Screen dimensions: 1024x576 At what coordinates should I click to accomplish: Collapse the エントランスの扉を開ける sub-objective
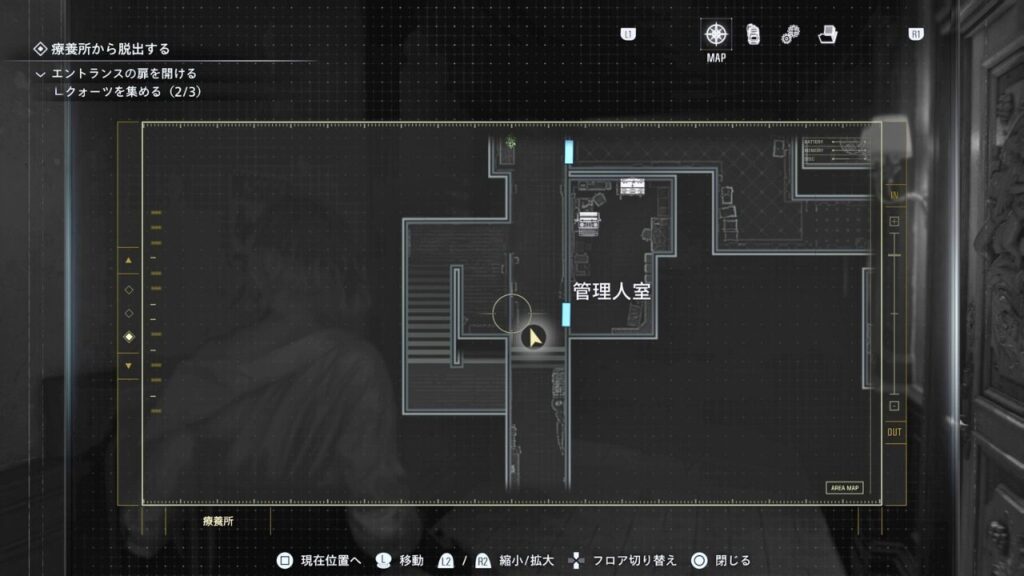41,74
